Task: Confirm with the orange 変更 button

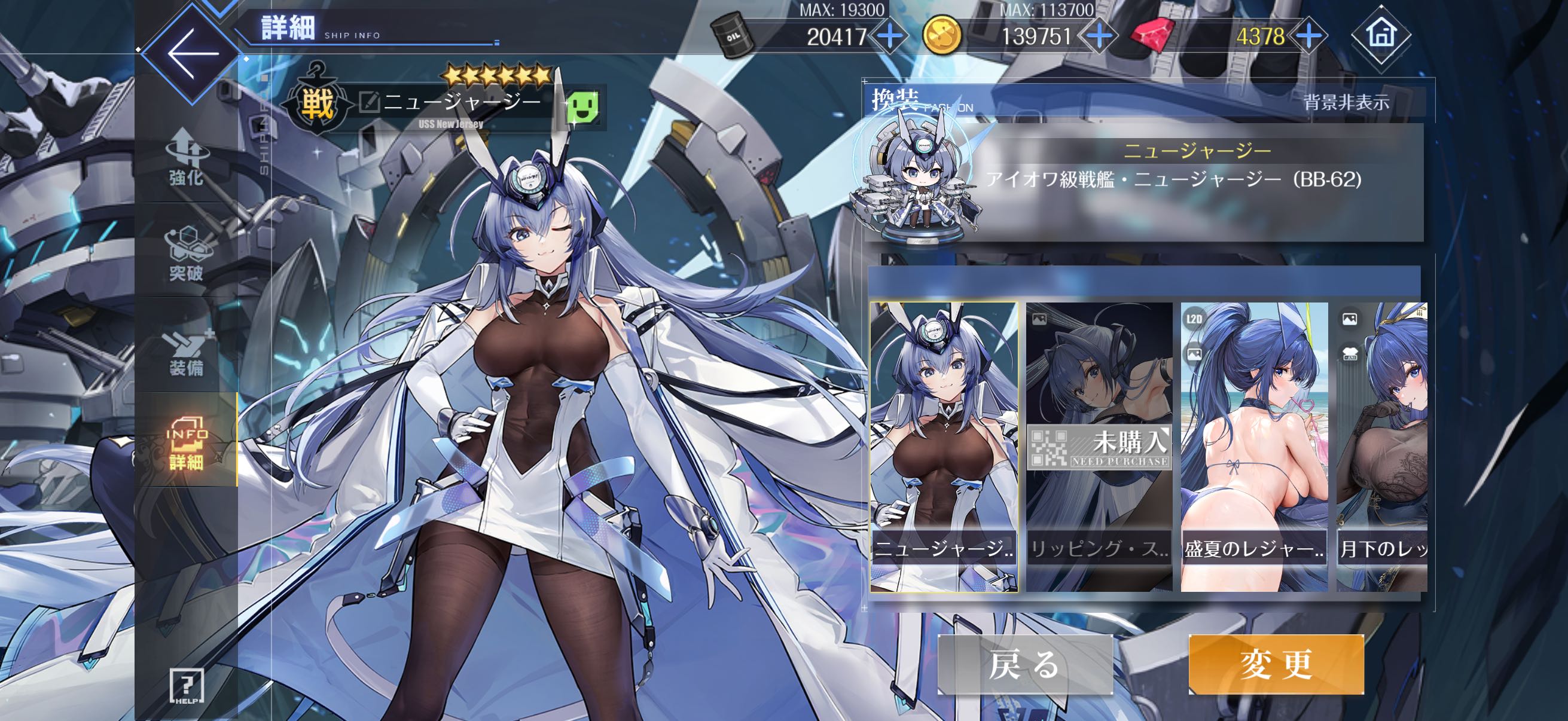Action: (x=1276, y=664)
